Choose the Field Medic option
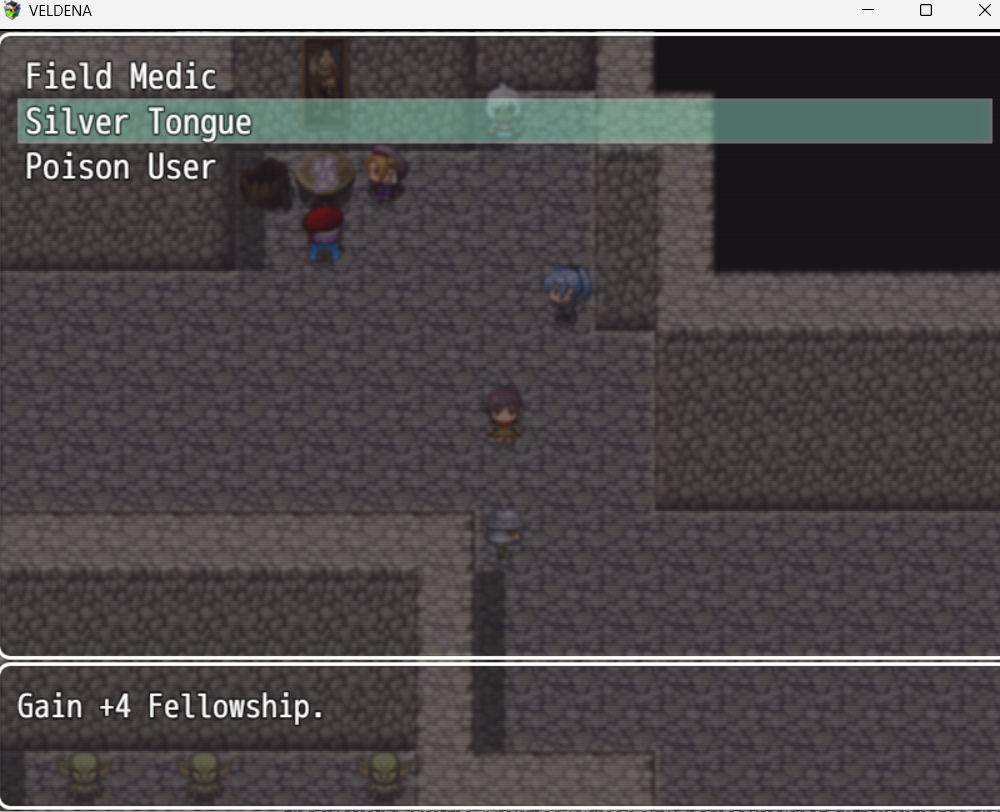The height and width of the screenshot is (812, 1000). coord(121,77)
